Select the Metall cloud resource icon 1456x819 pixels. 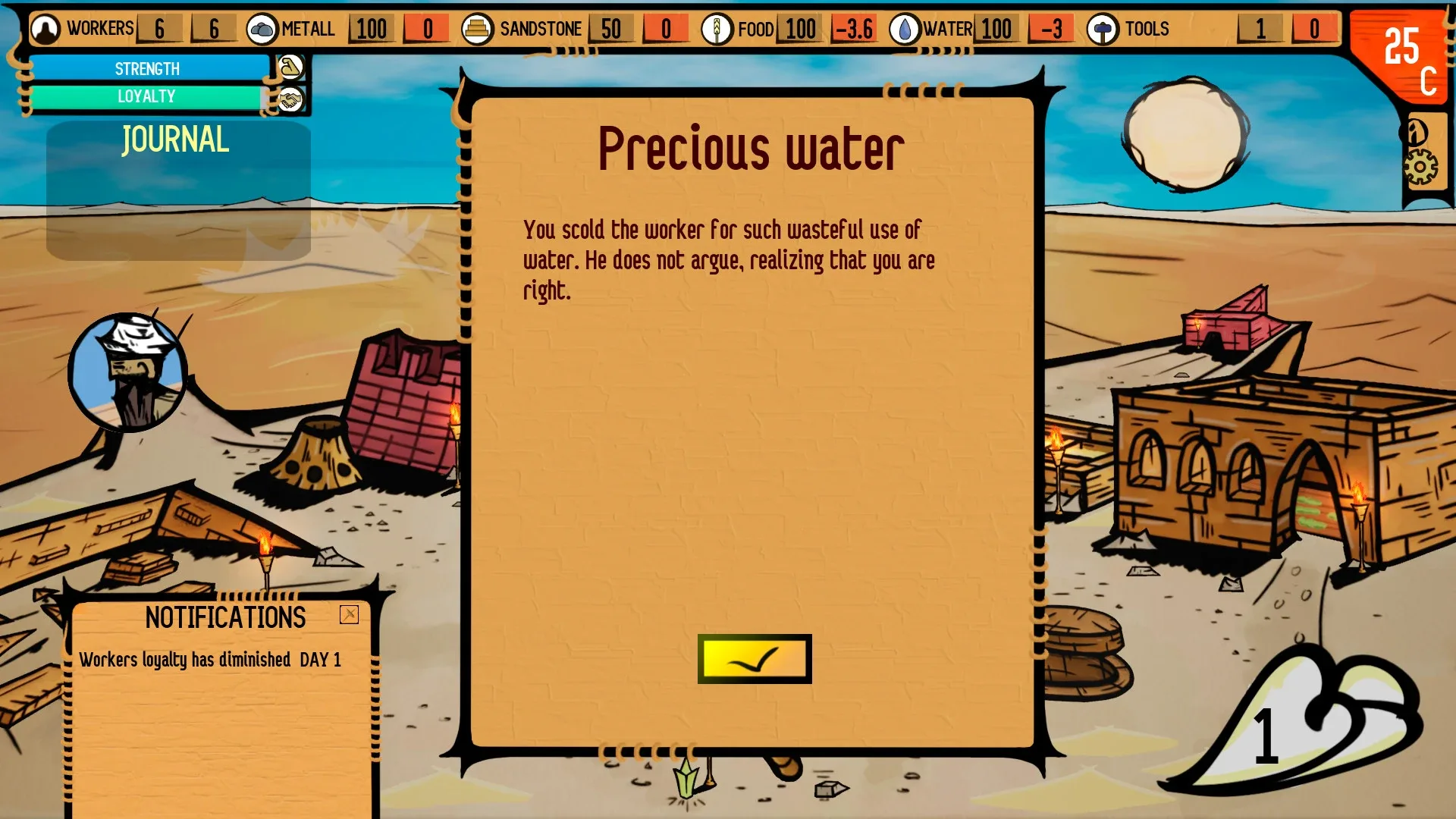262,28
